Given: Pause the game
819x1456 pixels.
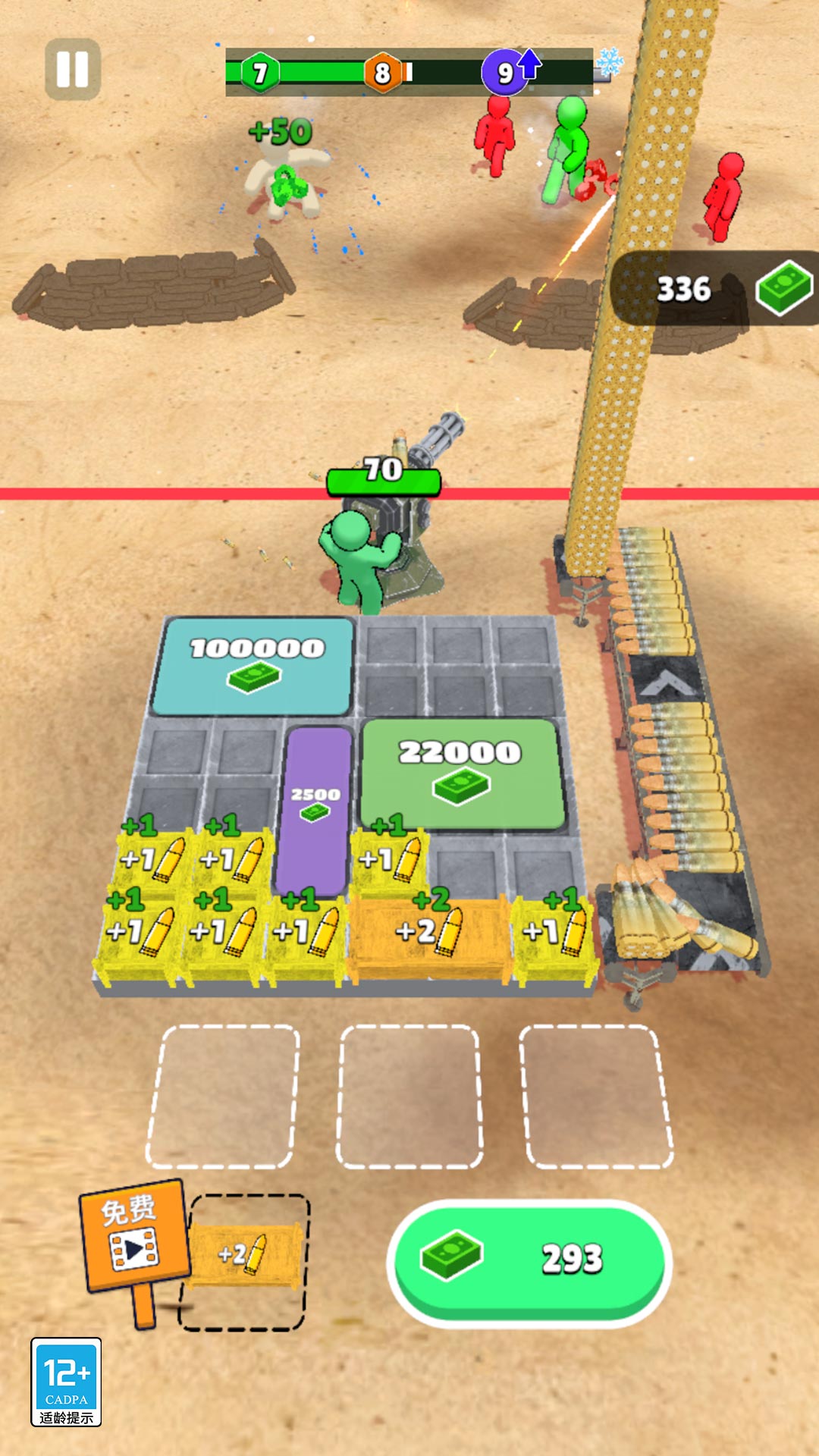Looking at the screenshot, I should [73, 70].
